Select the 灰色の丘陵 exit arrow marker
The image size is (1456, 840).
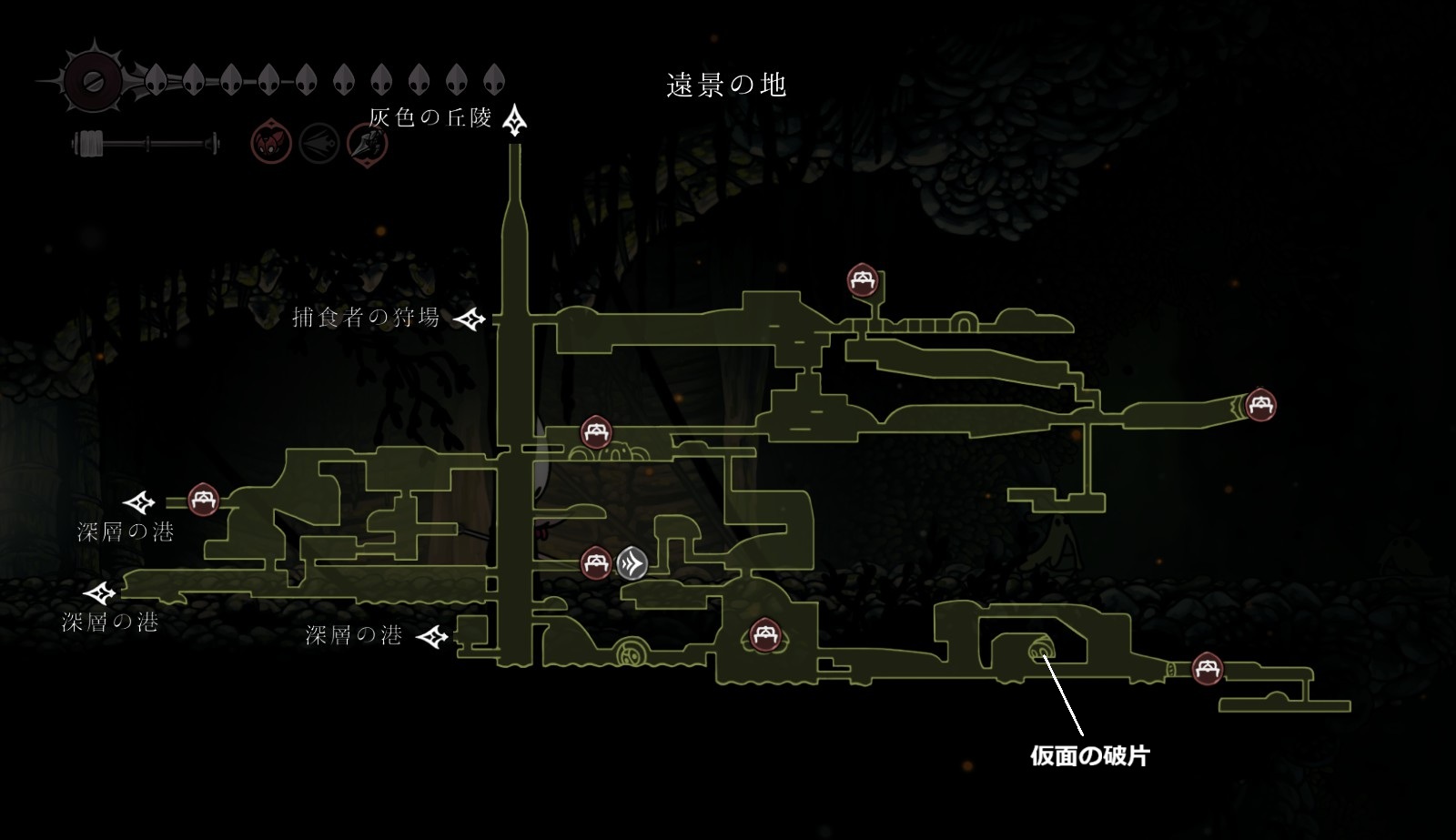516,120
